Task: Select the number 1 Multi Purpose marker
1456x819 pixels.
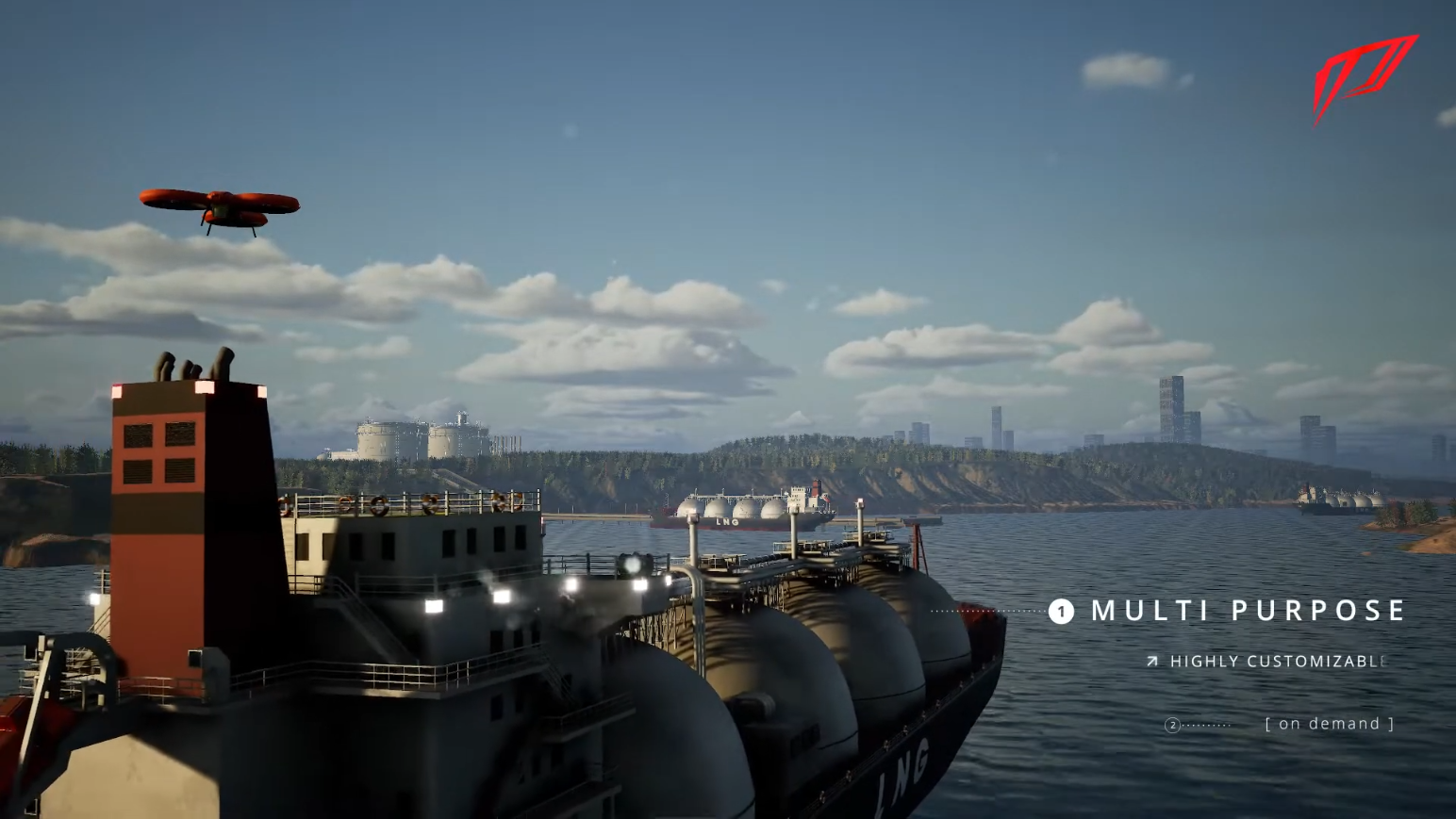Action: pos(1061,612)
